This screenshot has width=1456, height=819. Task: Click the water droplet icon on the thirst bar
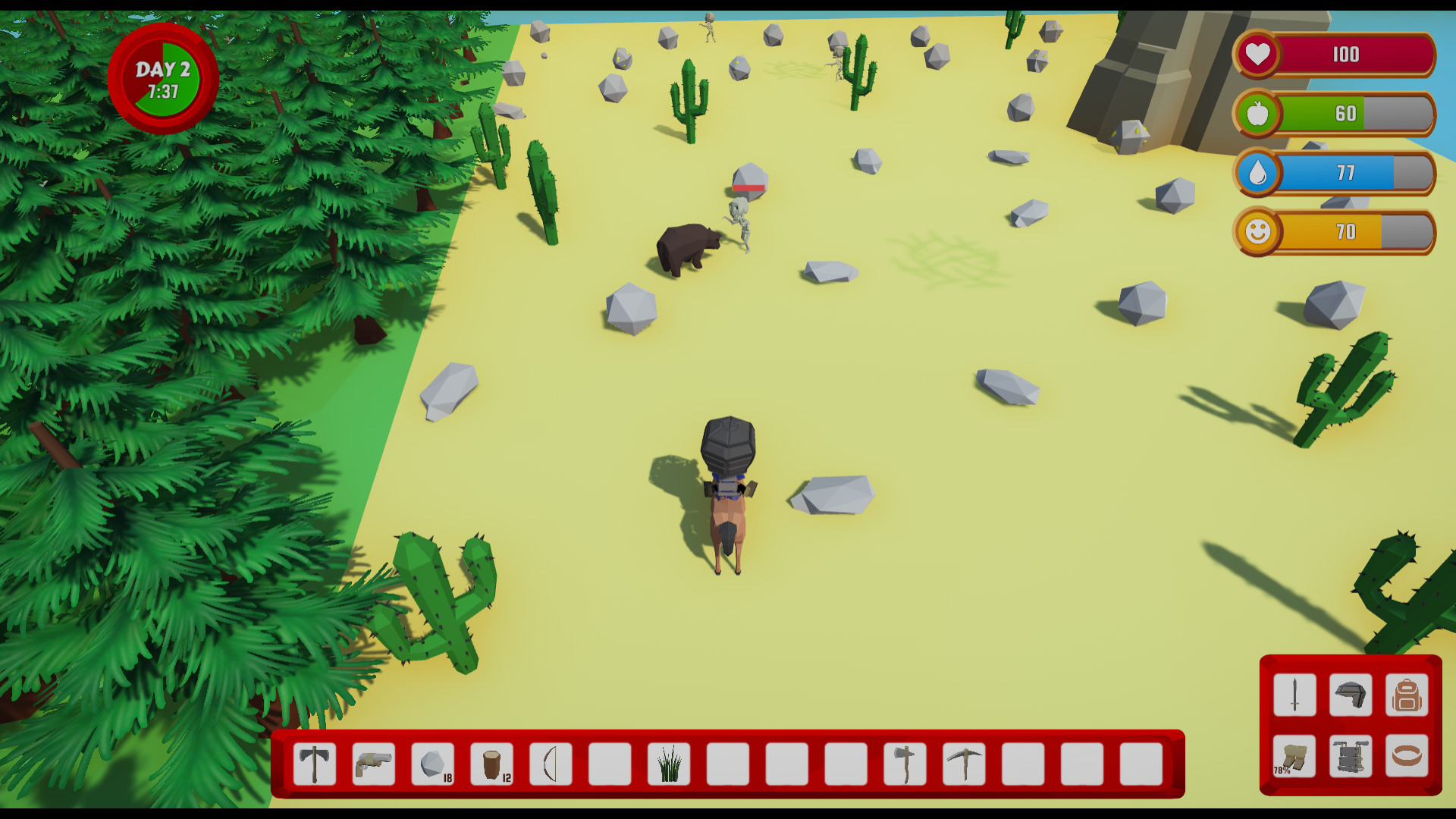pyautogui.click(x=1257, y=173)
